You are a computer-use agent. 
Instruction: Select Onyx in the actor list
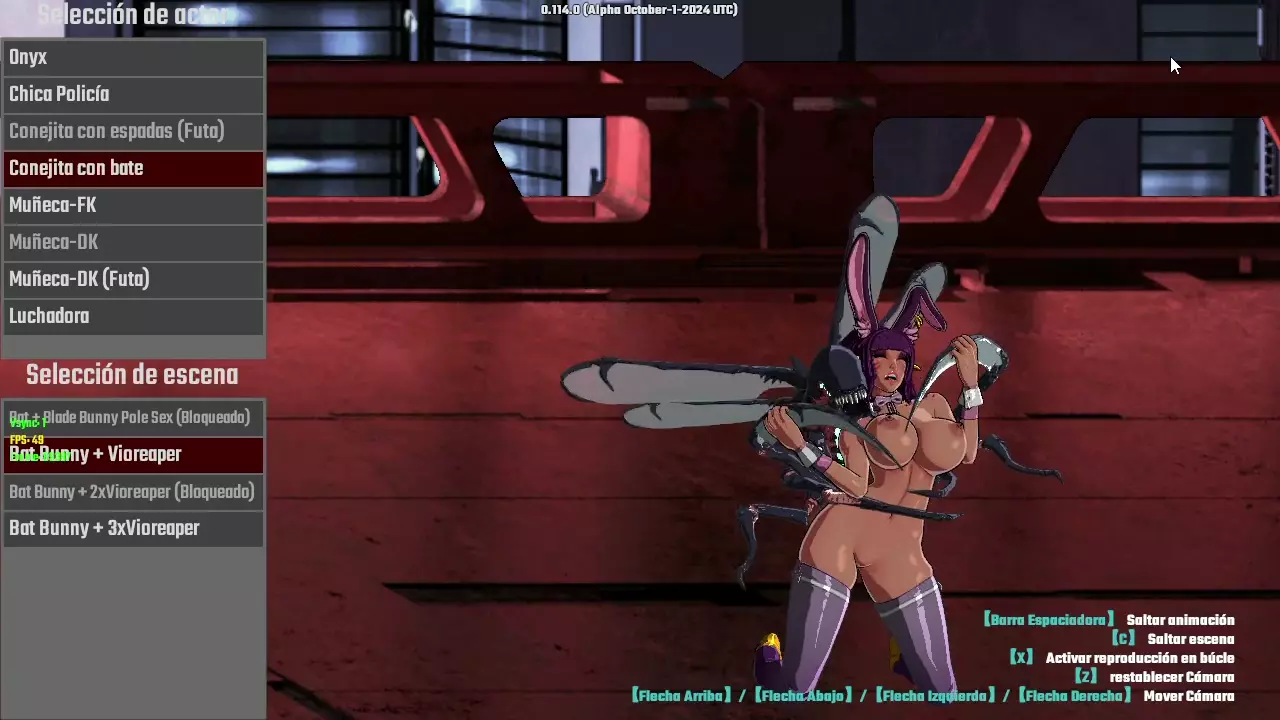tap(132, 58)
